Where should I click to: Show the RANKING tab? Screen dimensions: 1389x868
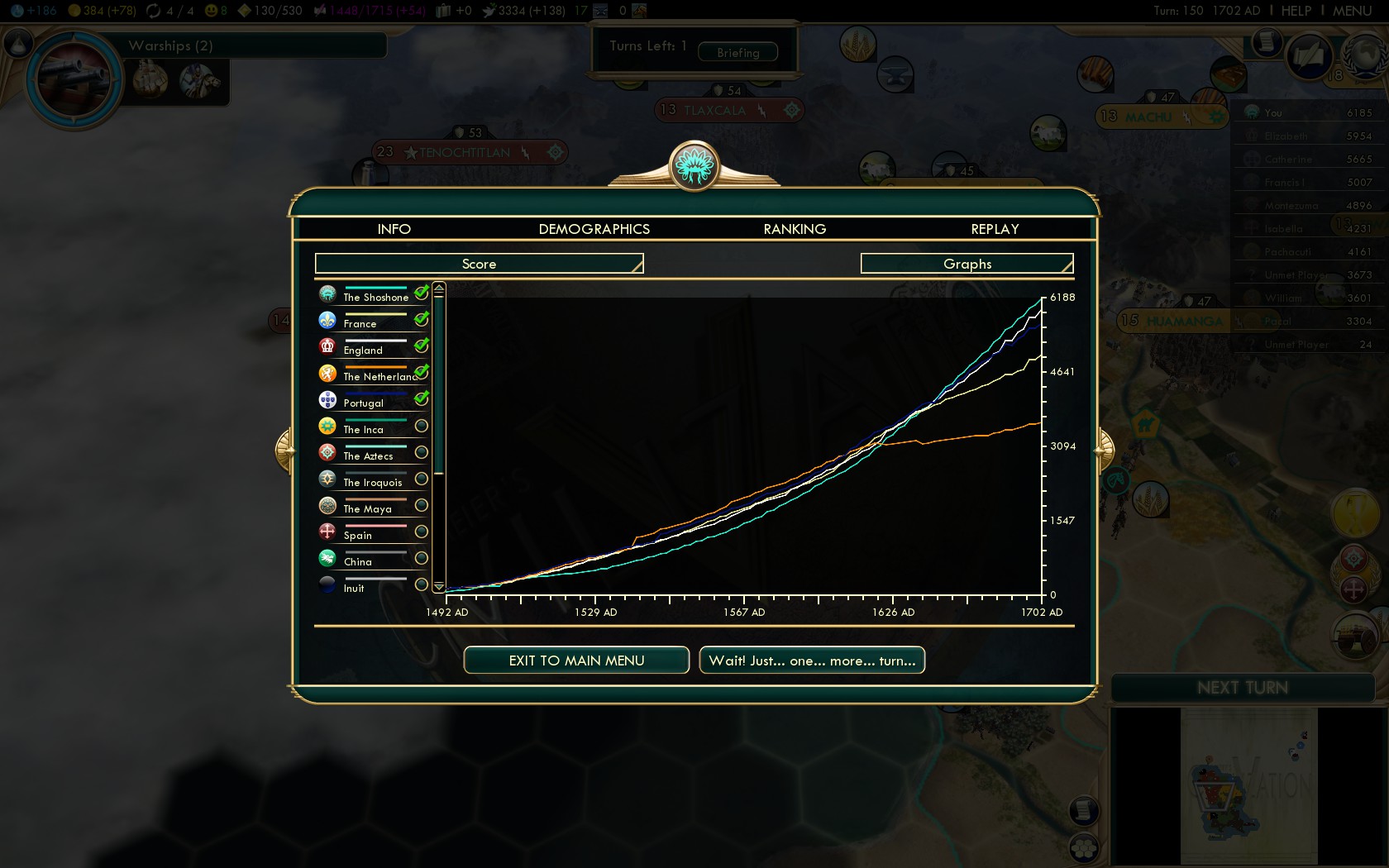coord(795,229)
